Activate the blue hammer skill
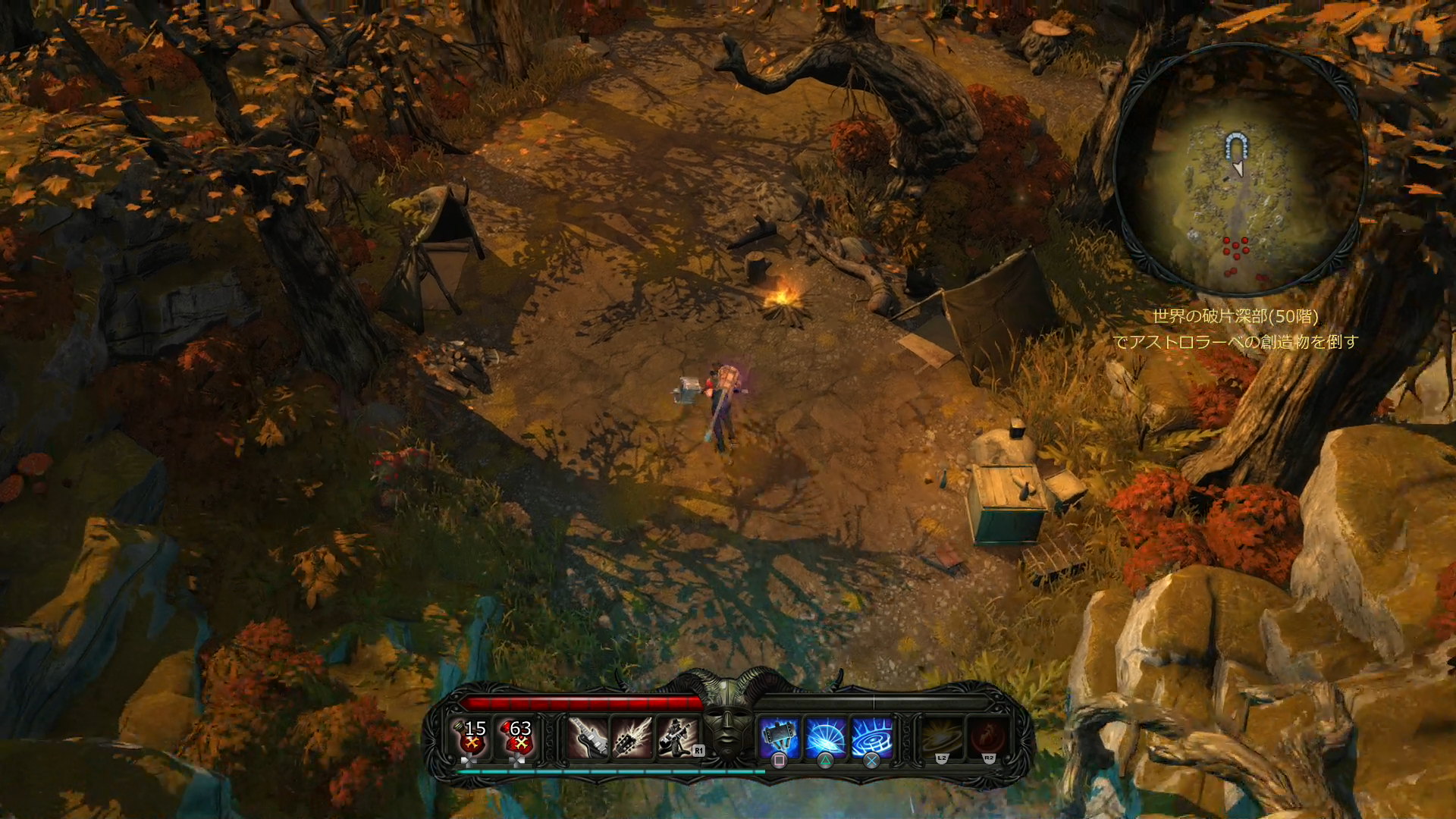The width and height of the screenshot is (1456, 819). pos(780,737)
